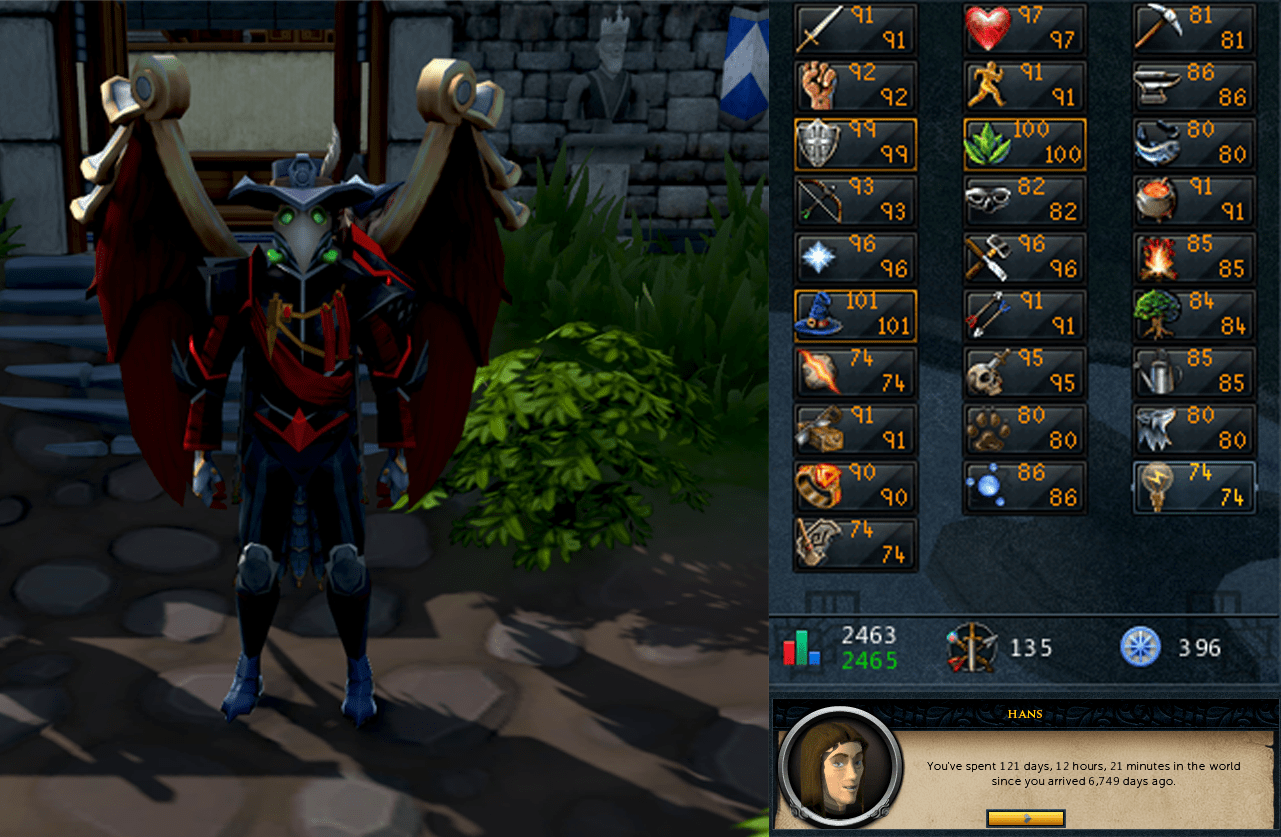This screenshot has height=837, width=1281.
Task: Open the Ranged skill guide
Action: coord(855,201)
